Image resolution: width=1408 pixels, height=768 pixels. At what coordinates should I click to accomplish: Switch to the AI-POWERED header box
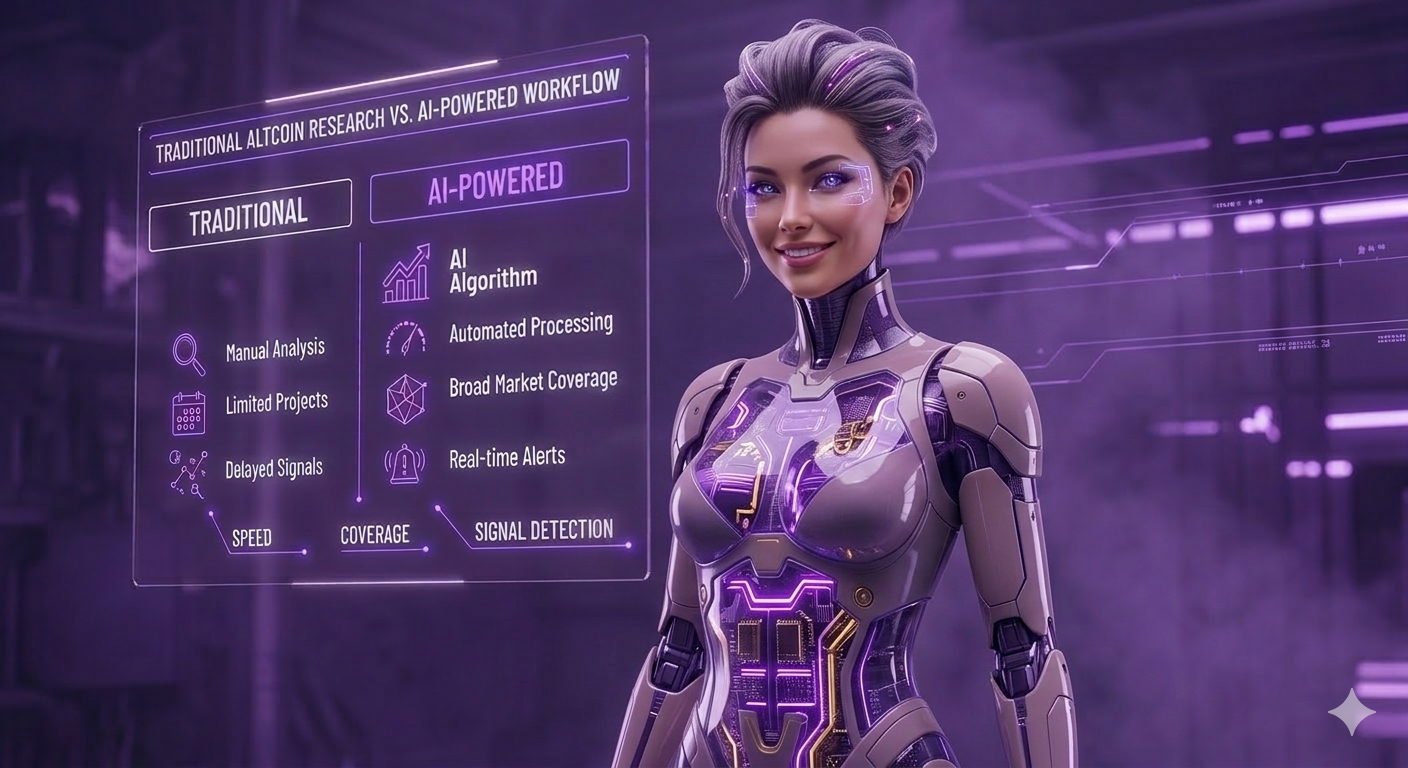497,181
